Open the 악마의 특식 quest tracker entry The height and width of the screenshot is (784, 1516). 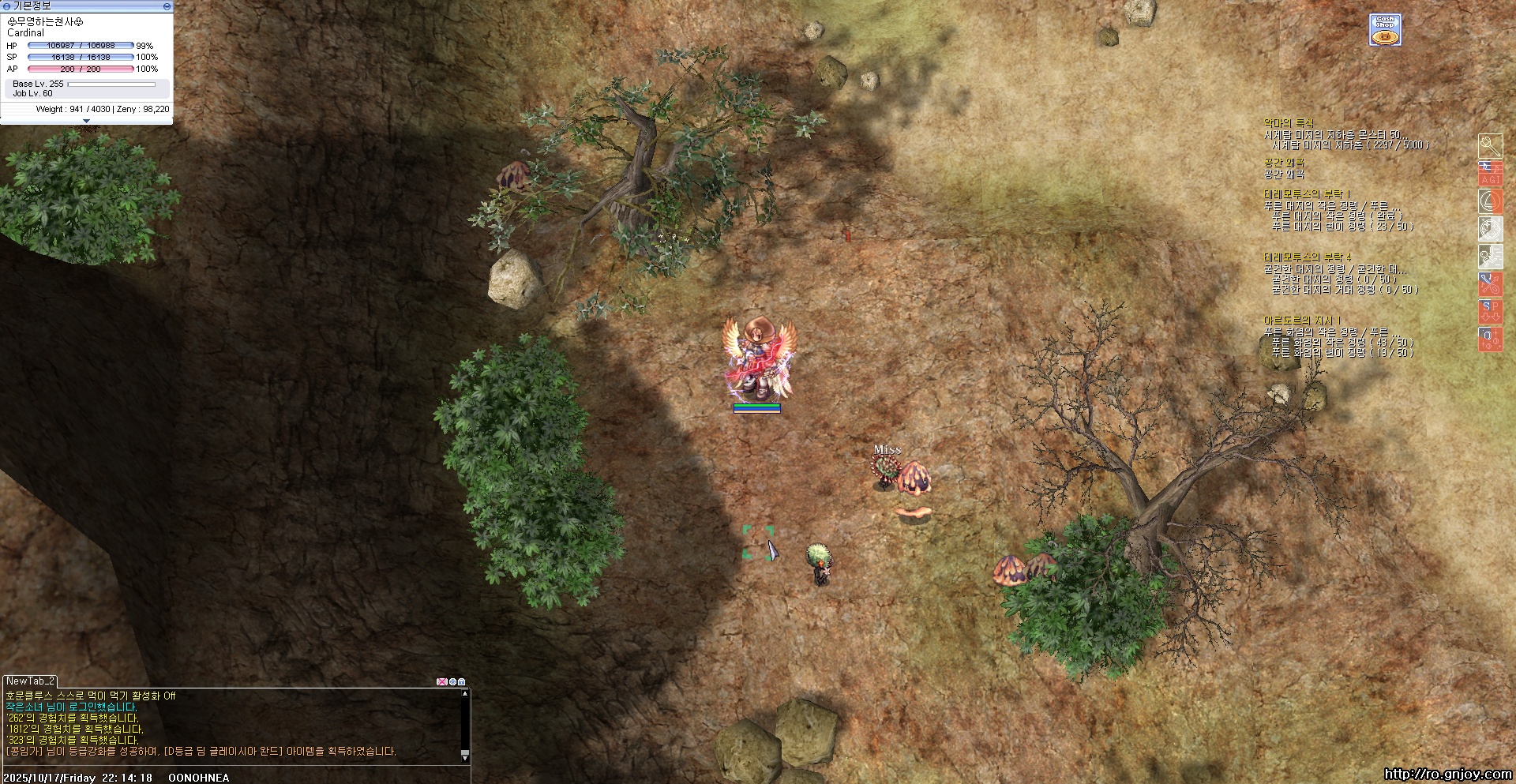pyautogui.click(x=1289, y=123)
